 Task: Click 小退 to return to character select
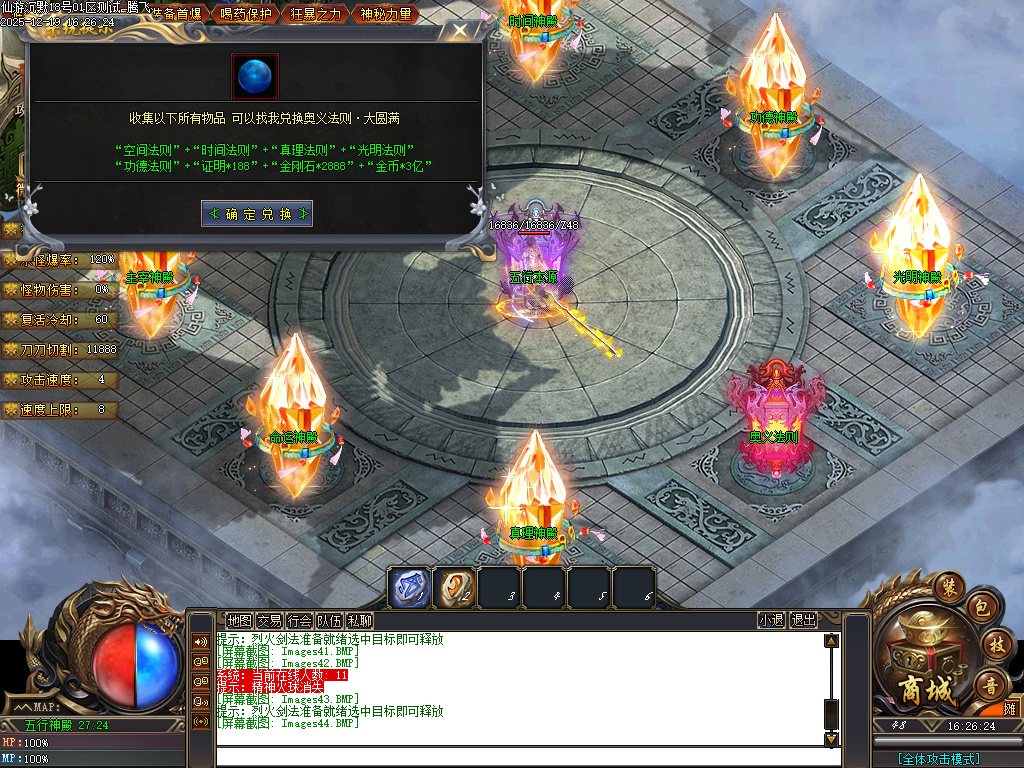coord(771,620)
